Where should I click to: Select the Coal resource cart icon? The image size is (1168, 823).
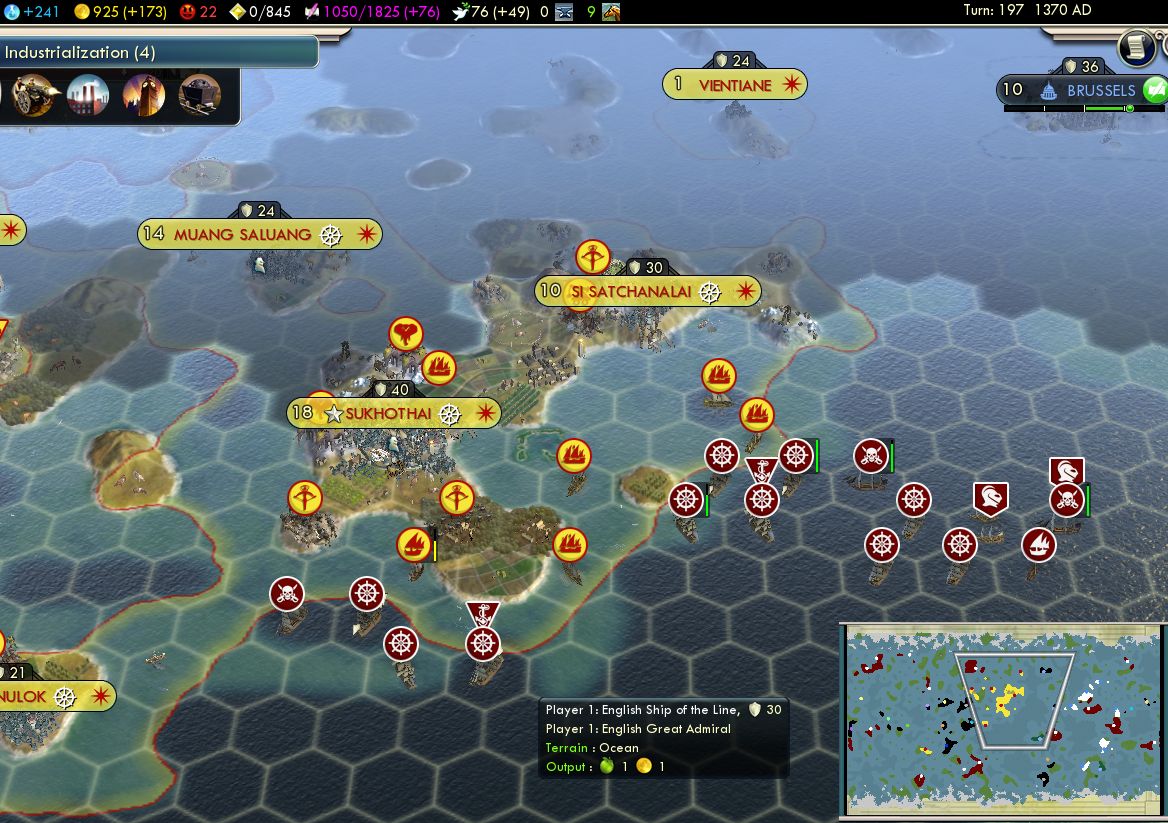click(x=199, y=96)
